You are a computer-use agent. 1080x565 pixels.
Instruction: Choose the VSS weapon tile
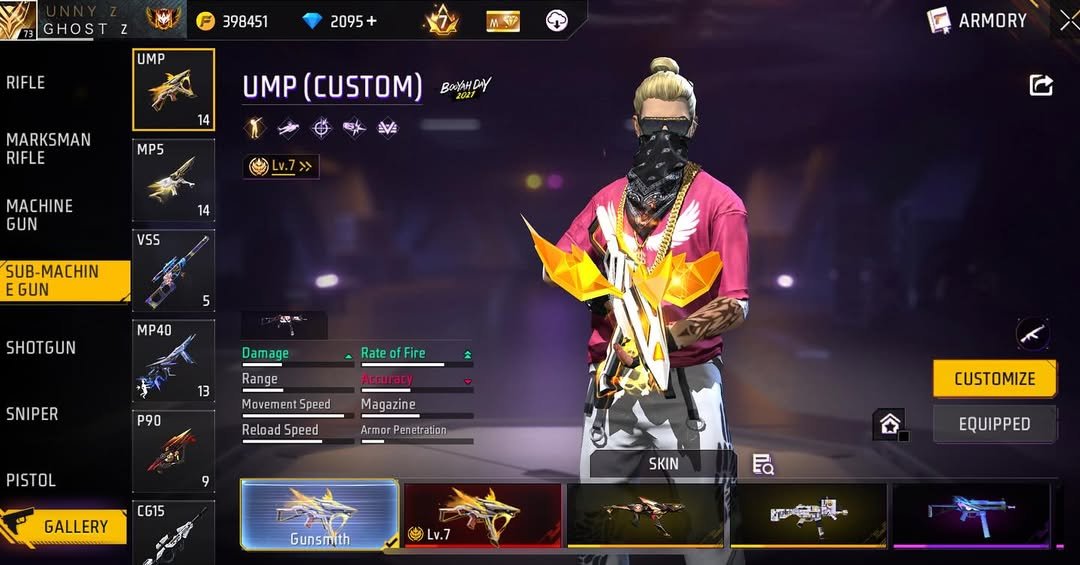tap(173, 270)
